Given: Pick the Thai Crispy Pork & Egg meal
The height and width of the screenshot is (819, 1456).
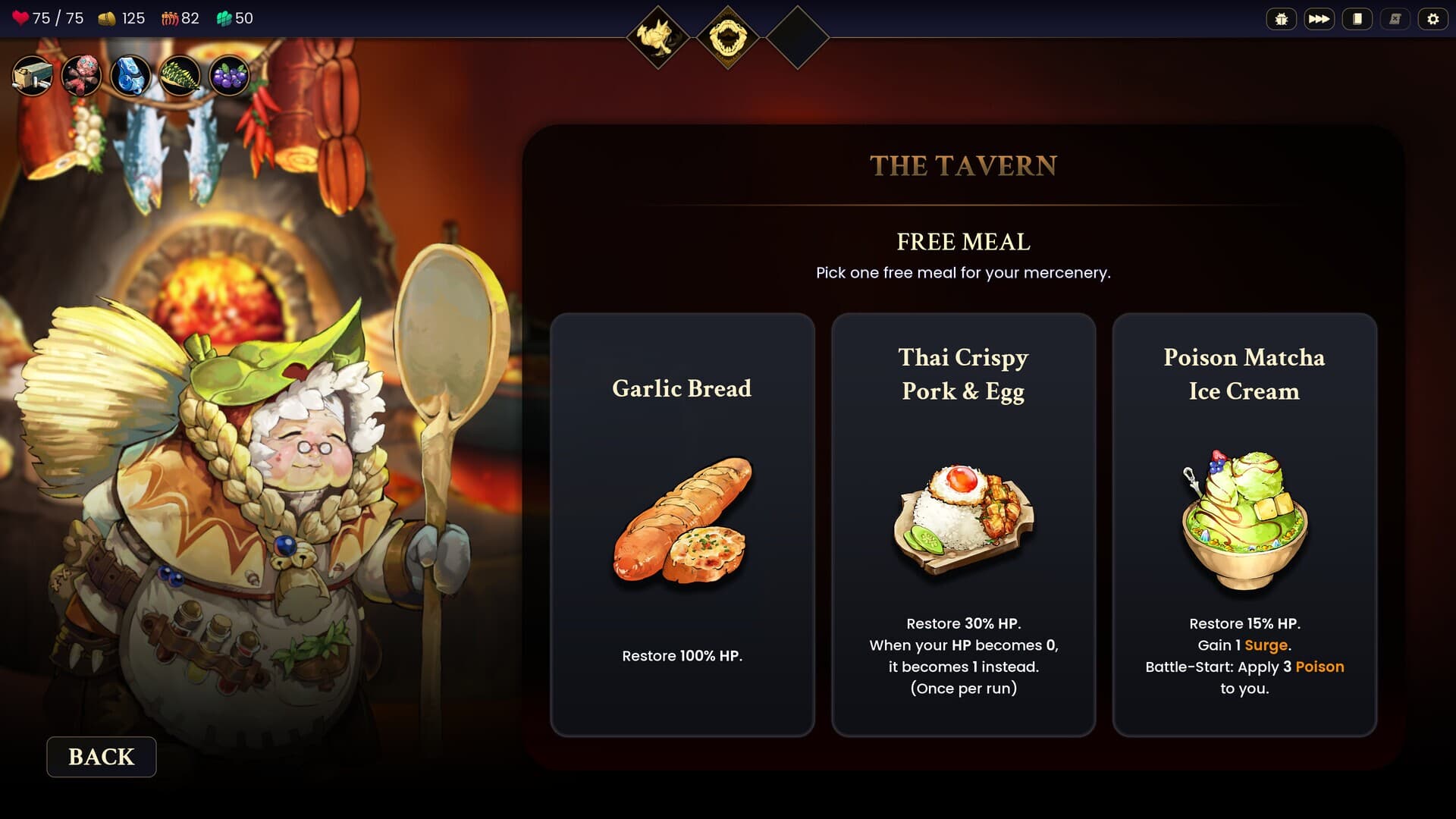Looking at the screenshot, I should tap(963, 524).
